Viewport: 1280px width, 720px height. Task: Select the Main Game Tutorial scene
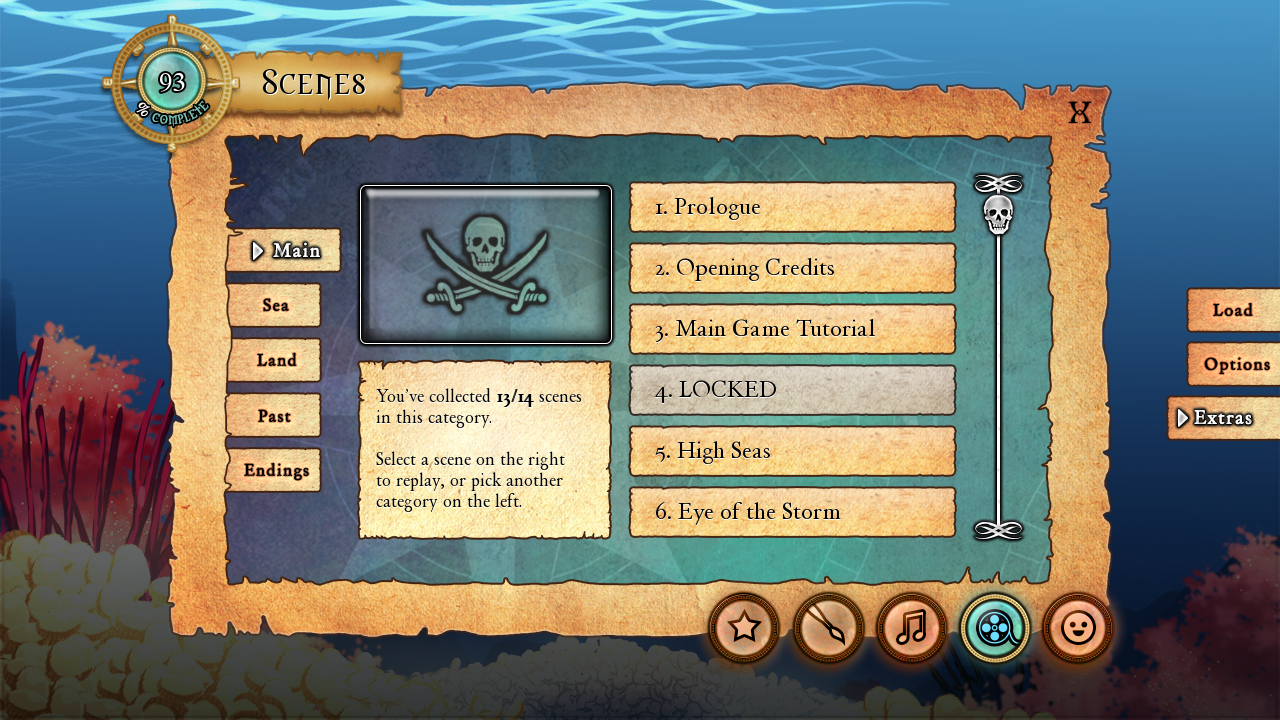[792, 329]
